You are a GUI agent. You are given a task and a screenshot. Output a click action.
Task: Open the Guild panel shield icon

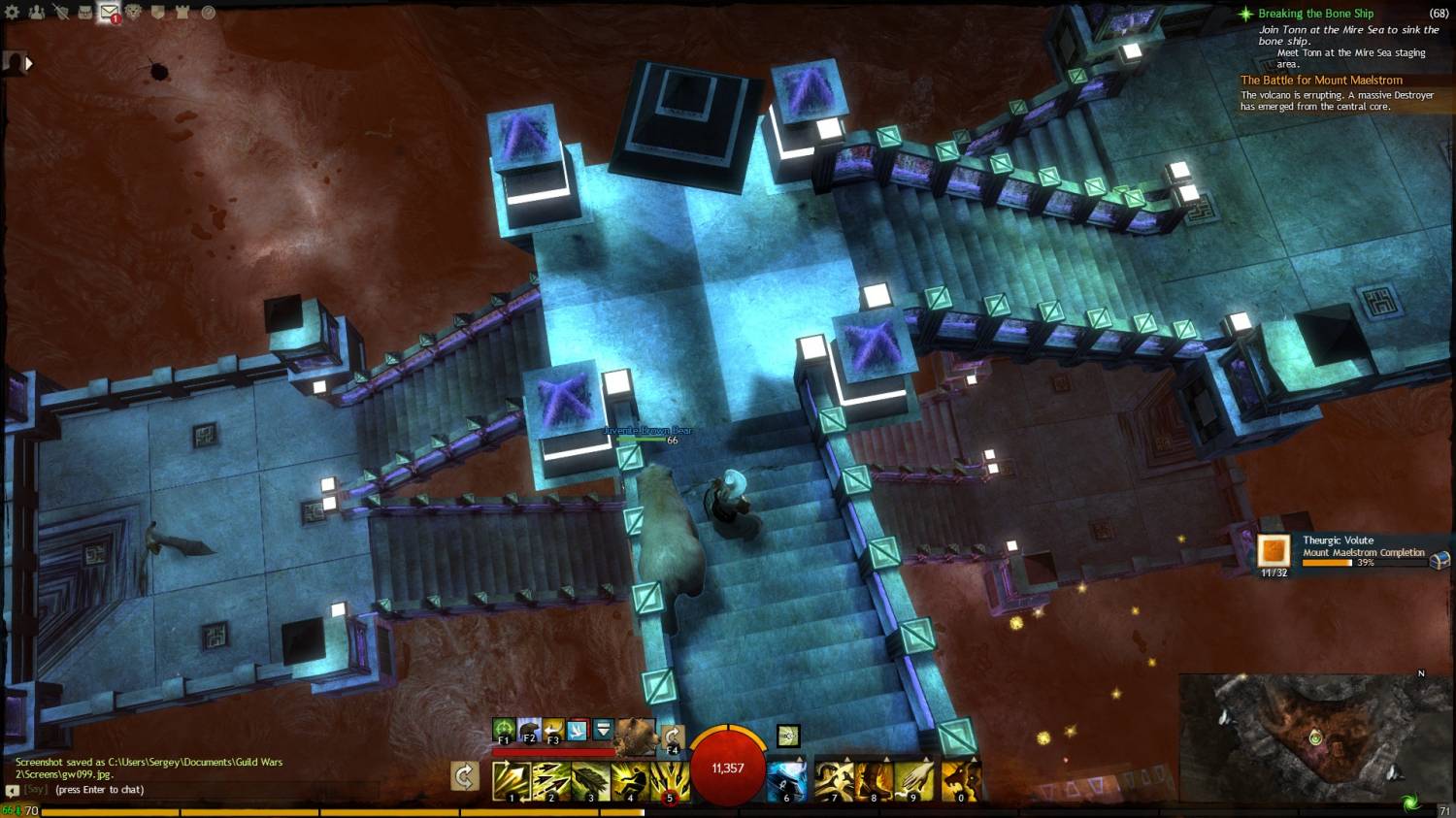click(x=158, y=13)
